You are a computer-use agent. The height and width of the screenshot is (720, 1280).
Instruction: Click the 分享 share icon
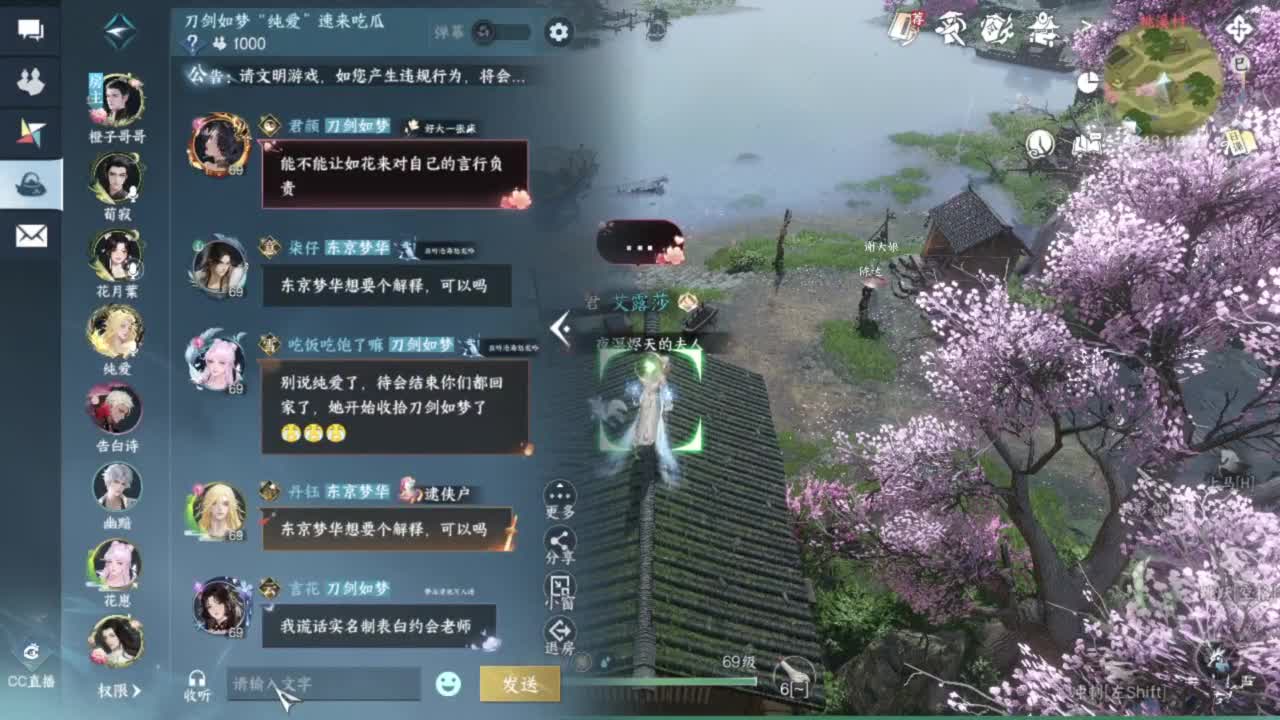coord(560,539)
